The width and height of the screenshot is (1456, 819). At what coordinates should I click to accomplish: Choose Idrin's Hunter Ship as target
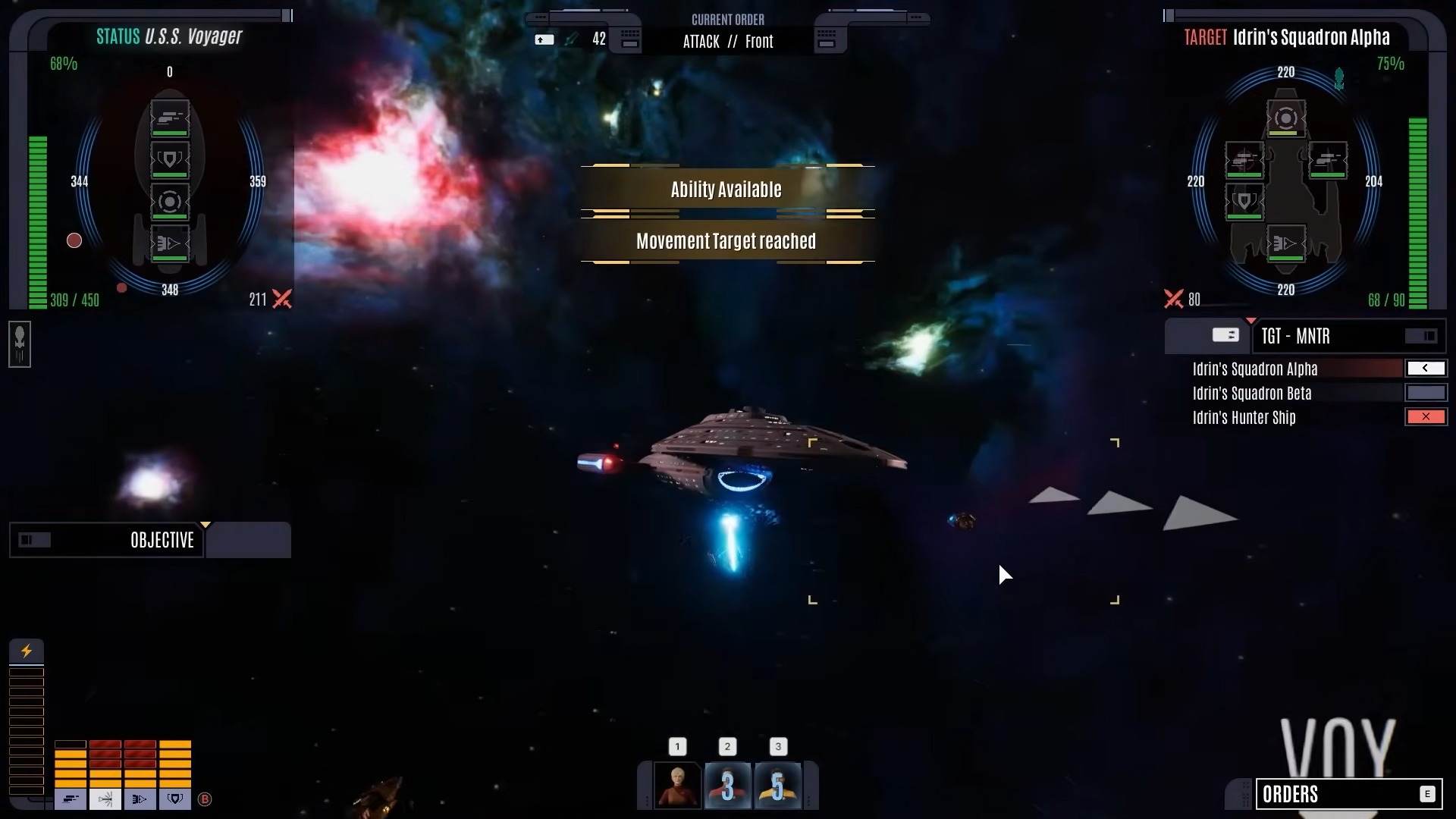[x=1244, y=418]
